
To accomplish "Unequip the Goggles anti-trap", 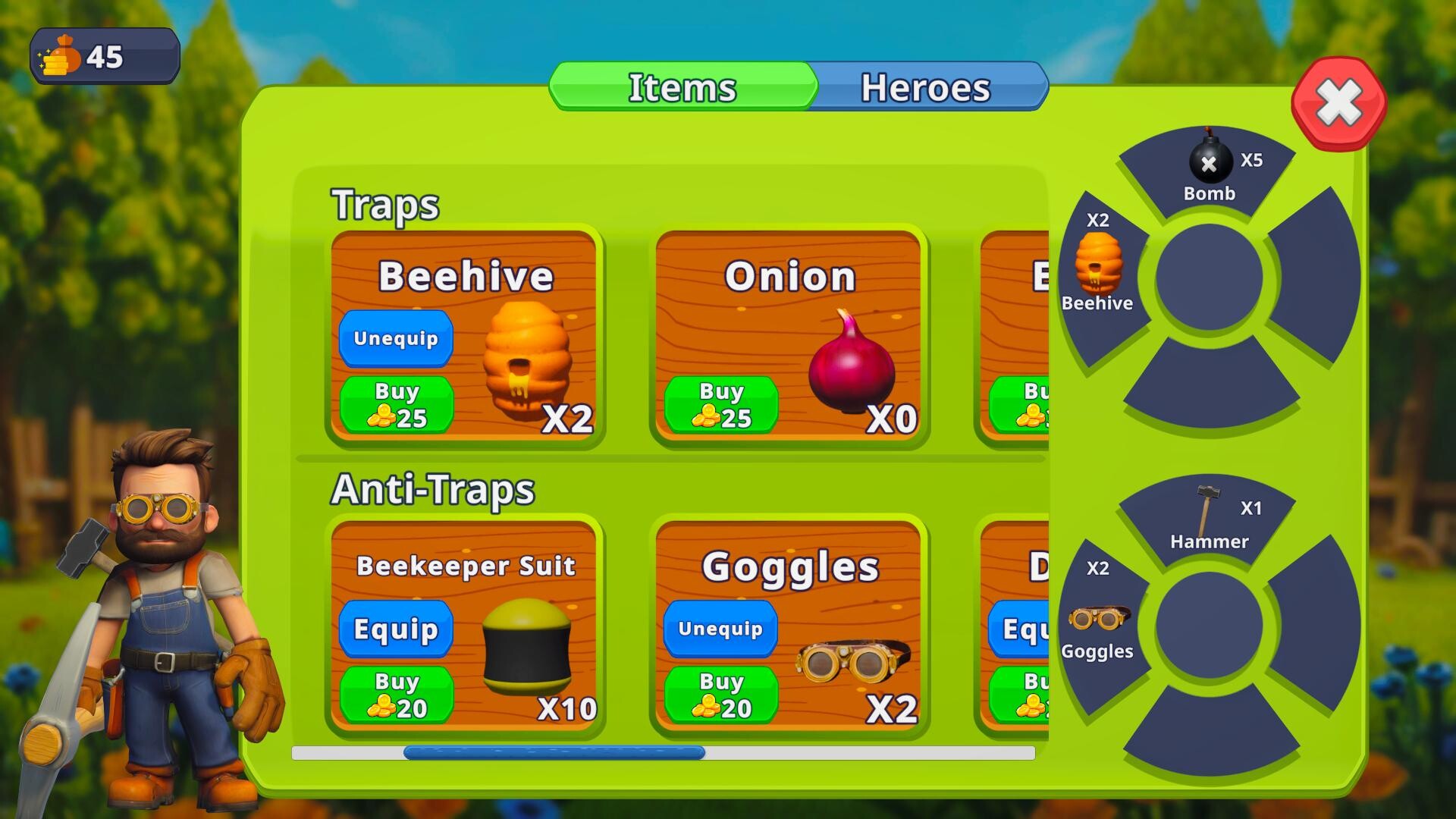I will tap(719, 628).
